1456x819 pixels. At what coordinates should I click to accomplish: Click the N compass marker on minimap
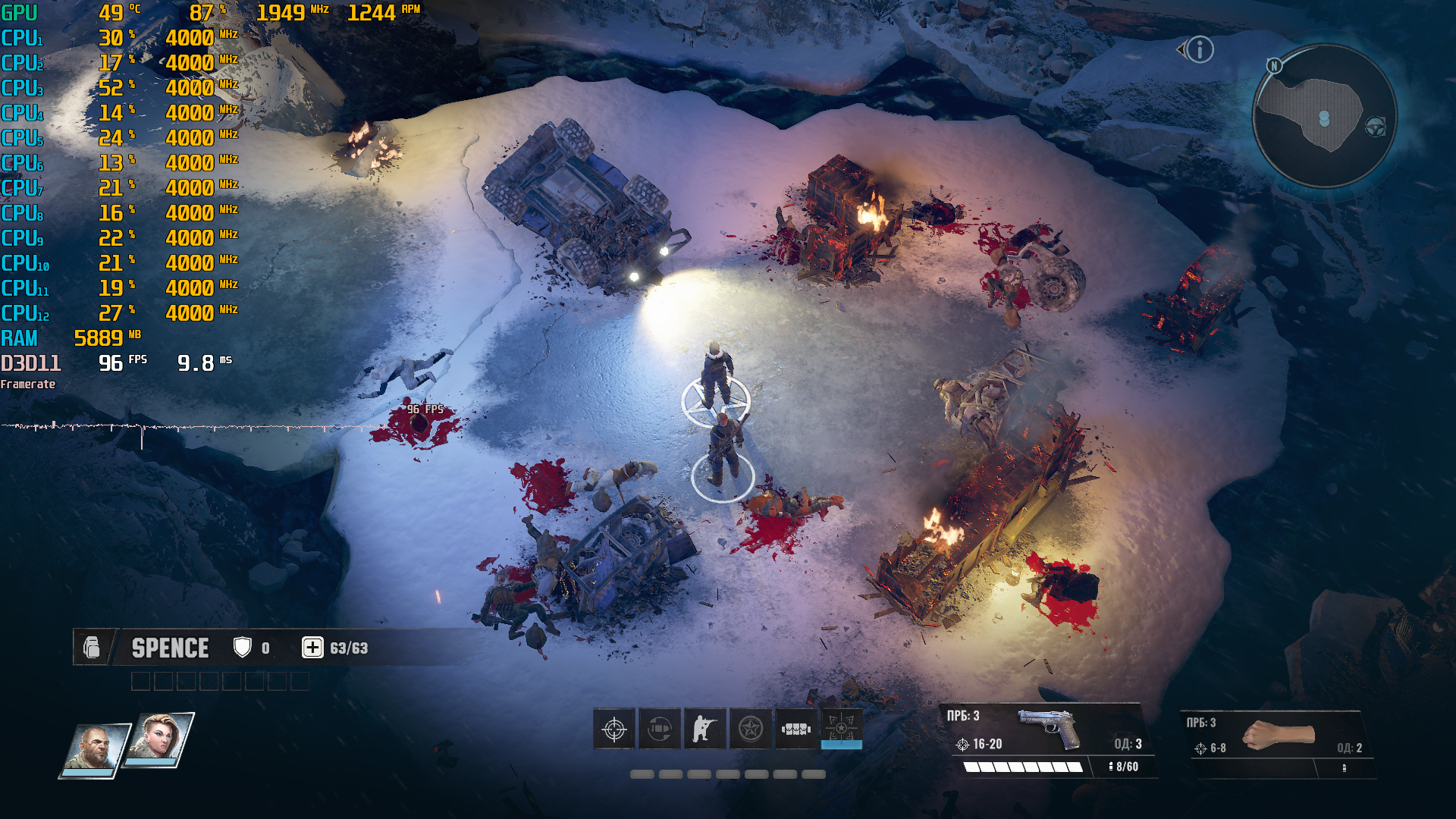(1275, 66)
